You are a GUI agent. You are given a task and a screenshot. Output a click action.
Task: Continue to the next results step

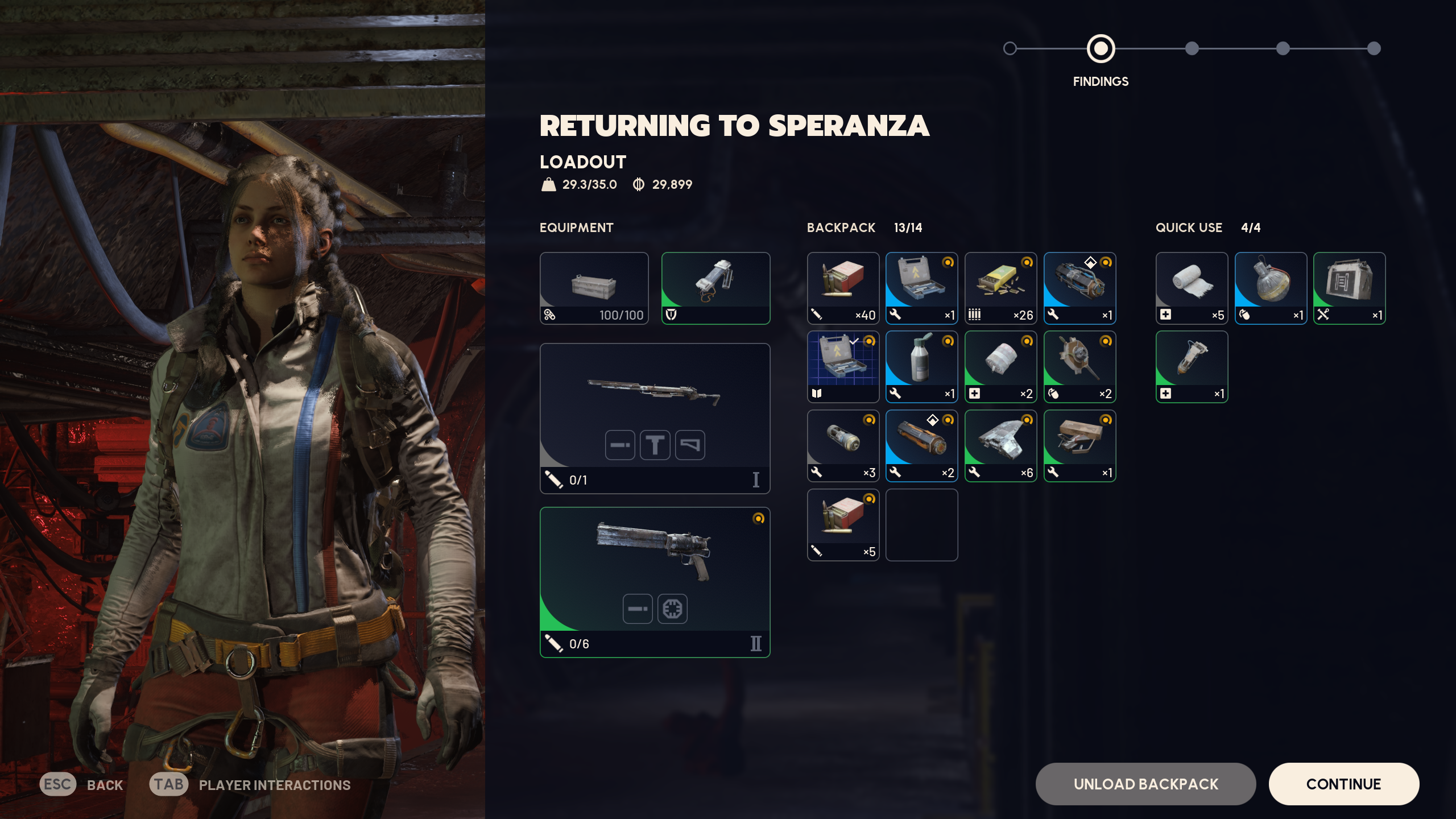tap(1343, 784)
